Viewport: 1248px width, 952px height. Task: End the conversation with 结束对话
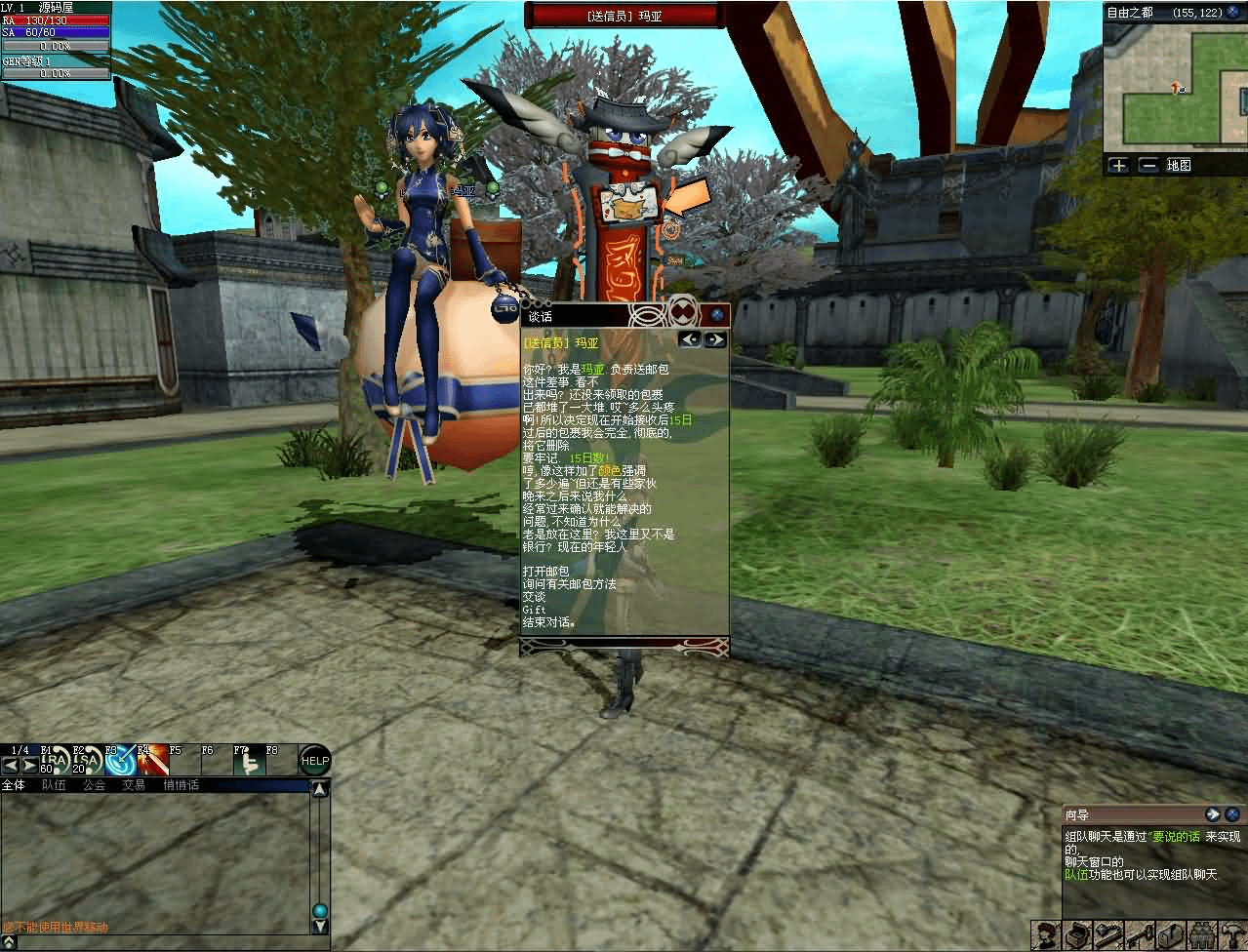tap(548, 622)
